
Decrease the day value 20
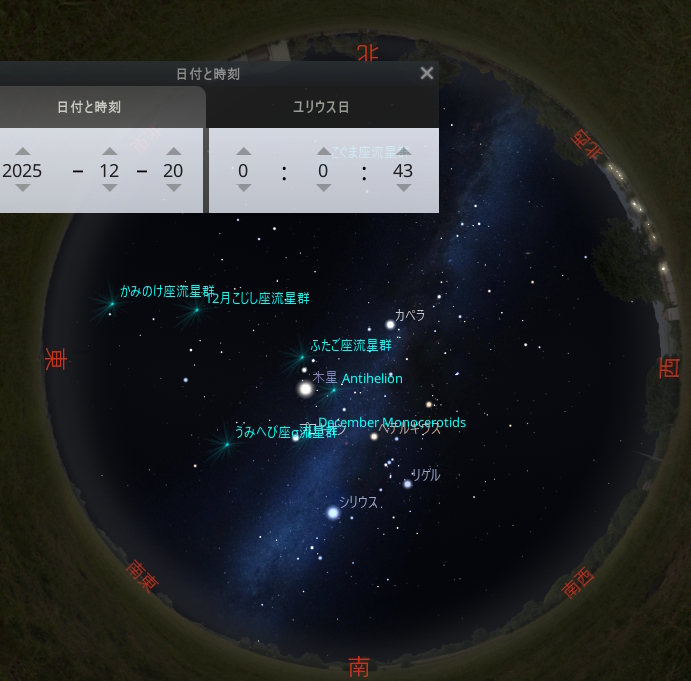coord(173,188)
